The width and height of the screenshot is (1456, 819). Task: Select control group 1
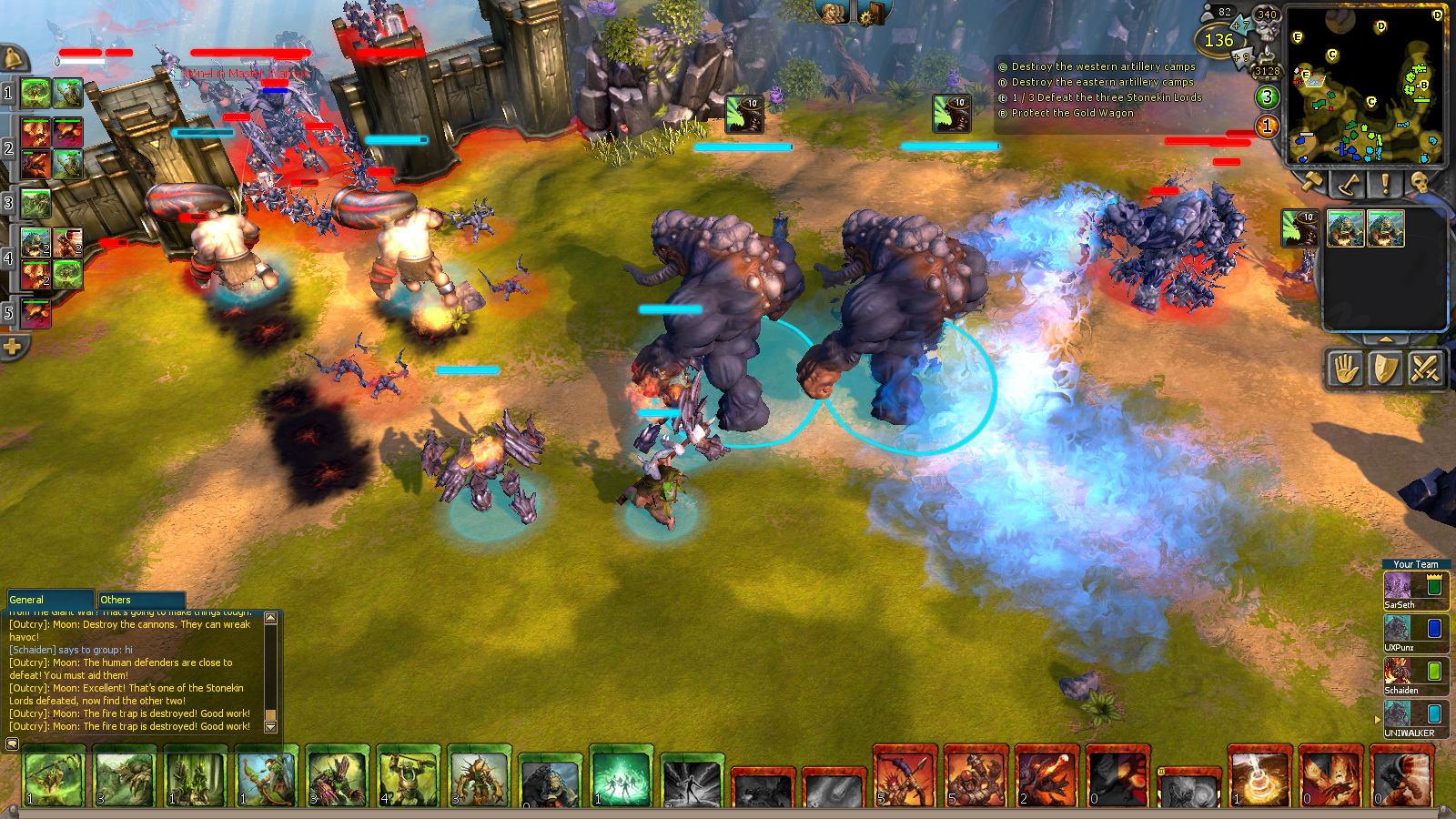(x=8, y=93)
